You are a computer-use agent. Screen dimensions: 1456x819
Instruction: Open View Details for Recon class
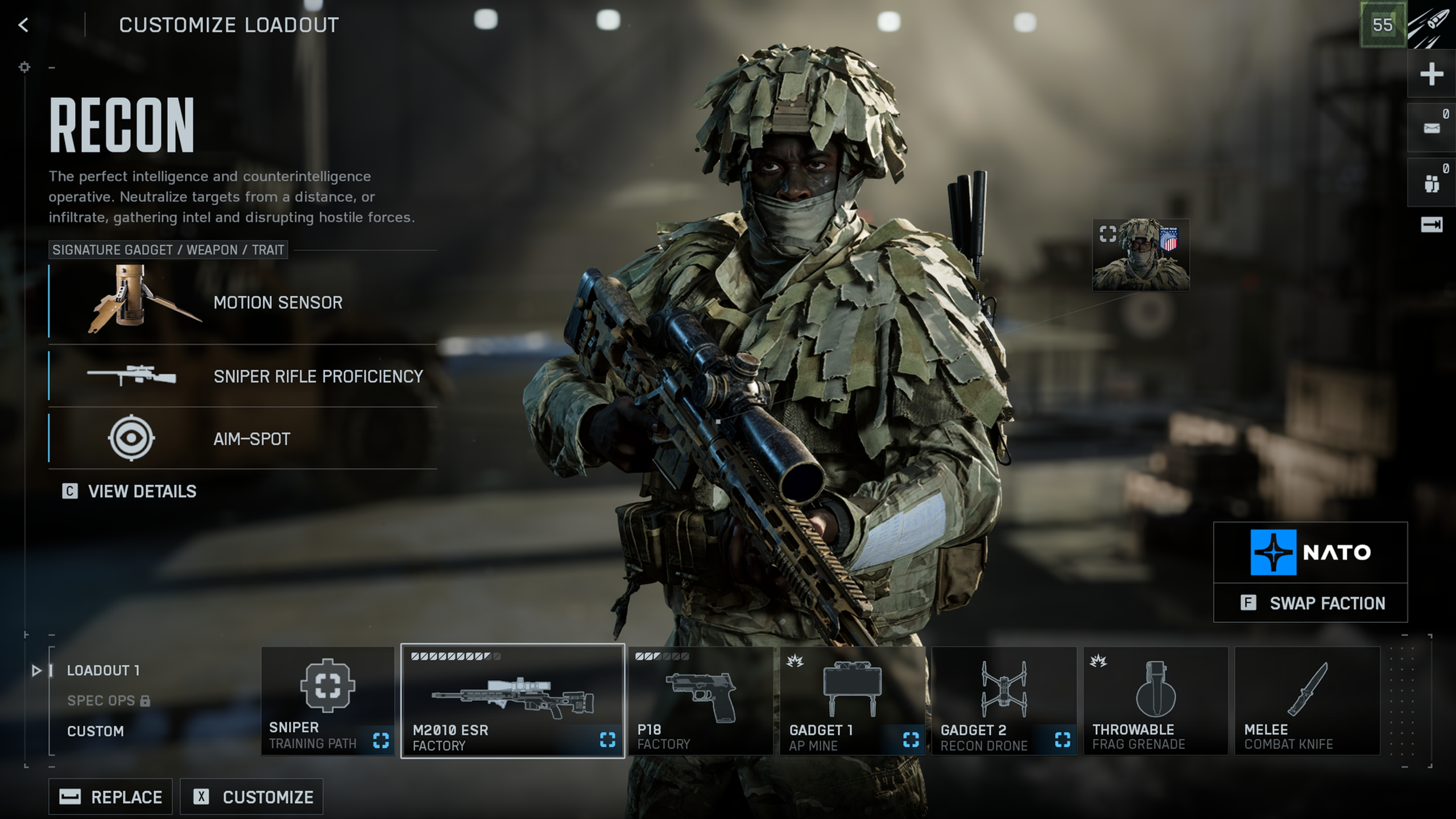tap(141, 491)
